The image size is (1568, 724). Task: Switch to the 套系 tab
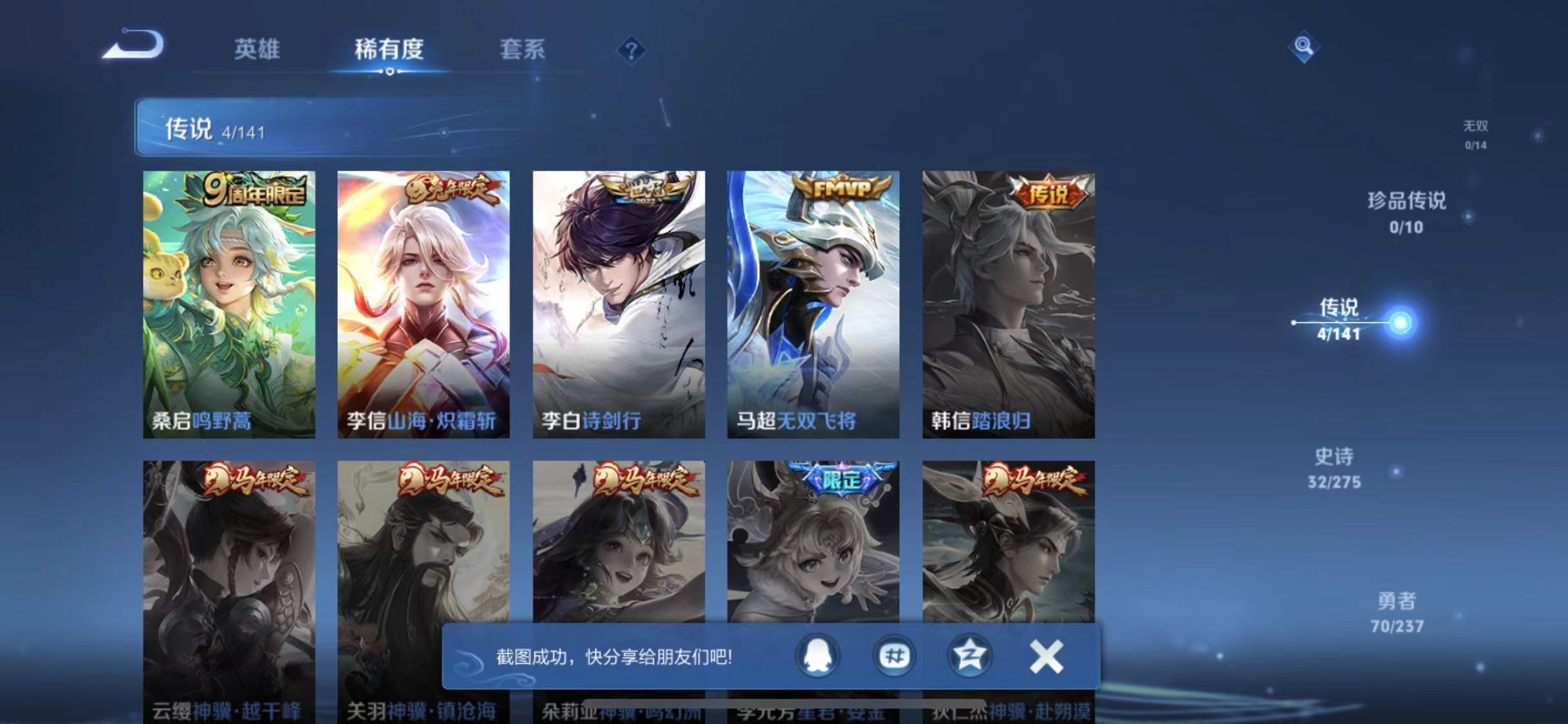point(524,50)
